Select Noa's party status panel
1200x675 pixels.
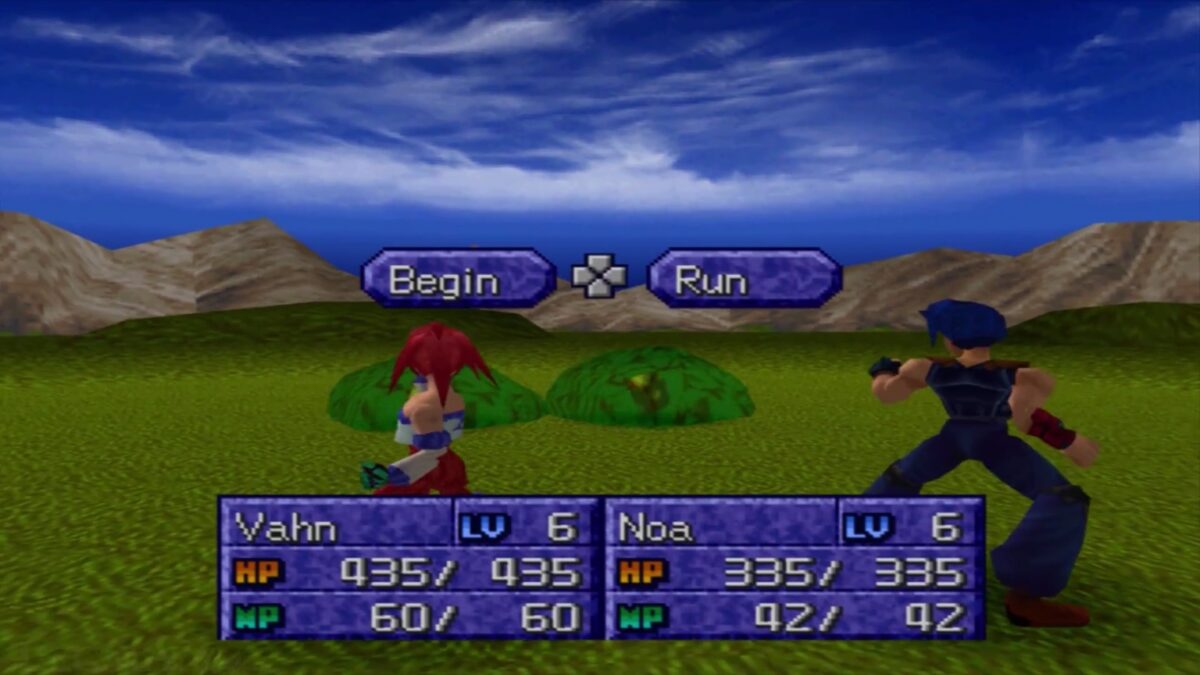(x=794, y=567)
